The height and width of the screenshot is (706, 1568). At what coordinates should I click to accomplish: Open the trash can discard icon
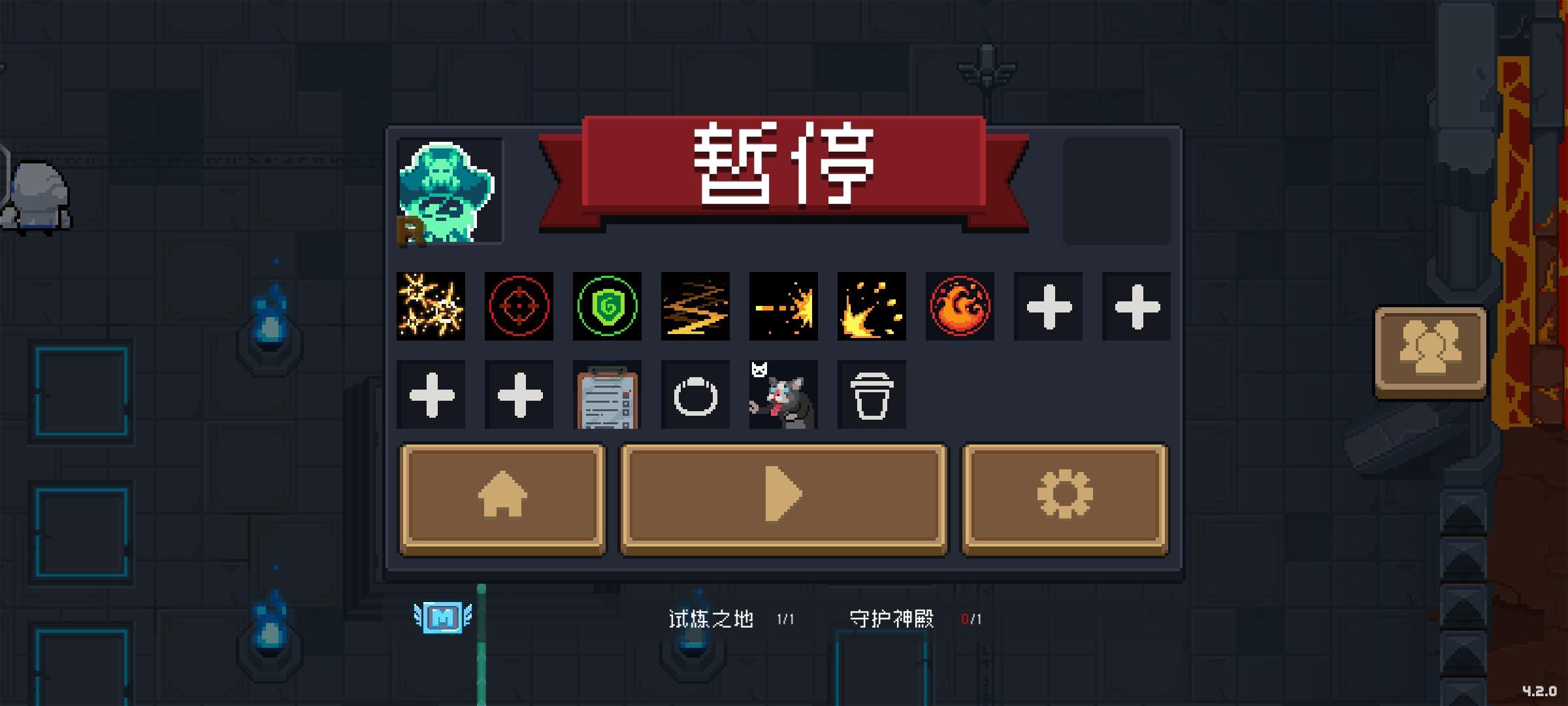[x=871, y=395]
